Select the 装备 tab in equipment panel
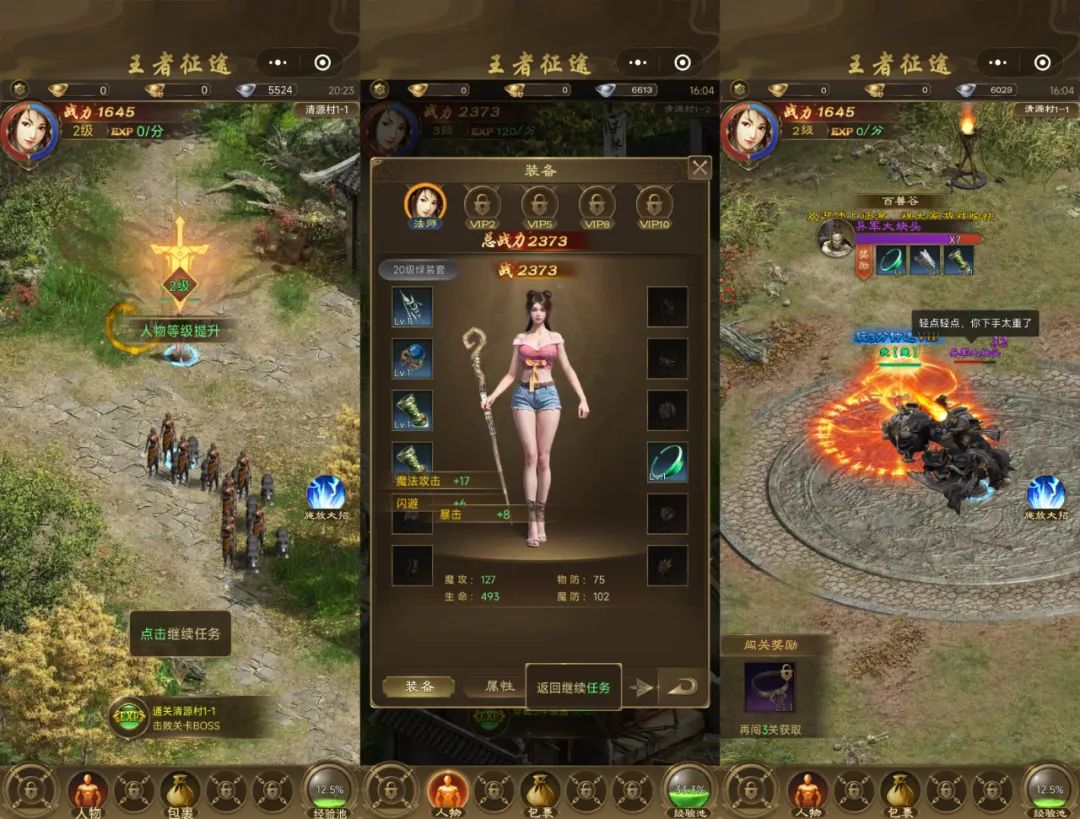Viewport: 1080px width, 819px height. (x=419, y=687)
